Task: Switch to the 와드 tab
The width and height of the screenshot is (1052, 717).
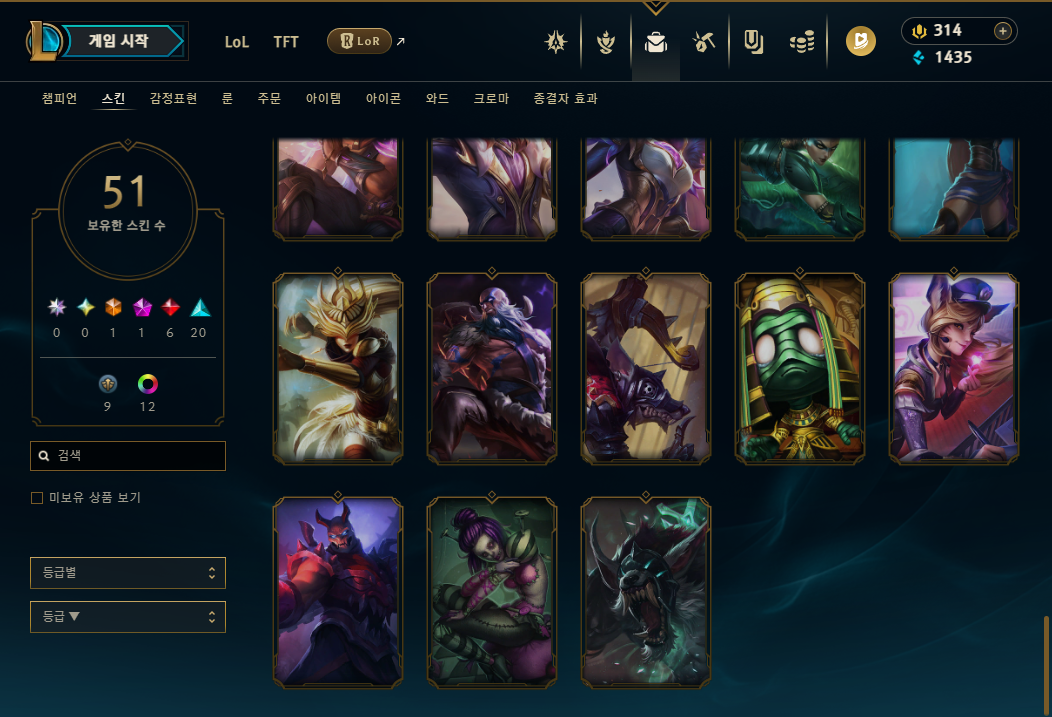Action: pos(437,99)
